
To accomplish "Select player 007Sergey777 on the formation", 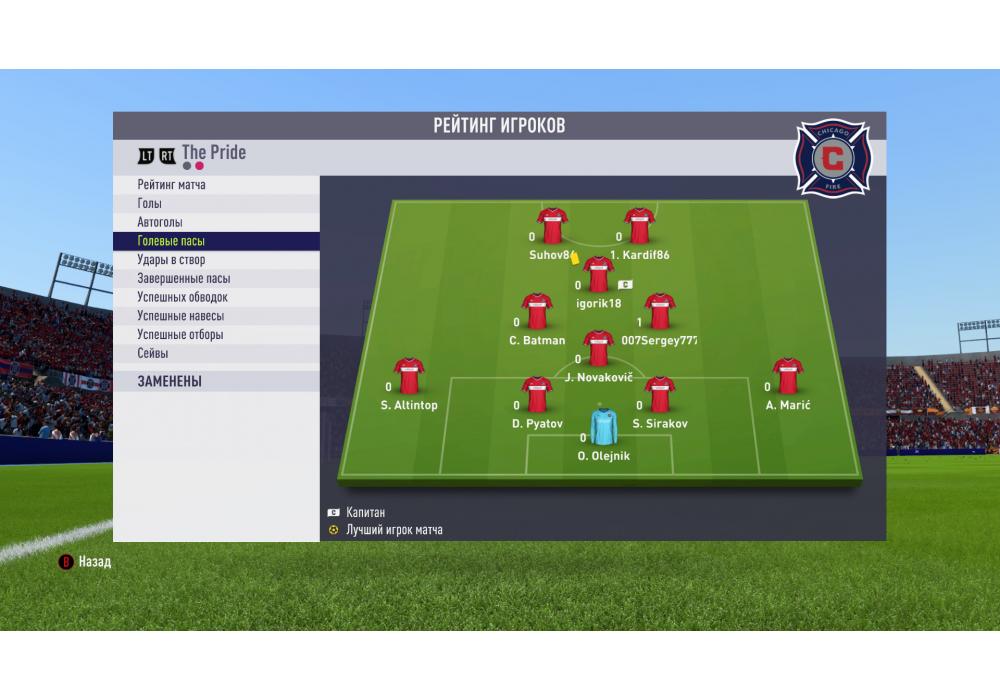I will [x=659, y=313].
